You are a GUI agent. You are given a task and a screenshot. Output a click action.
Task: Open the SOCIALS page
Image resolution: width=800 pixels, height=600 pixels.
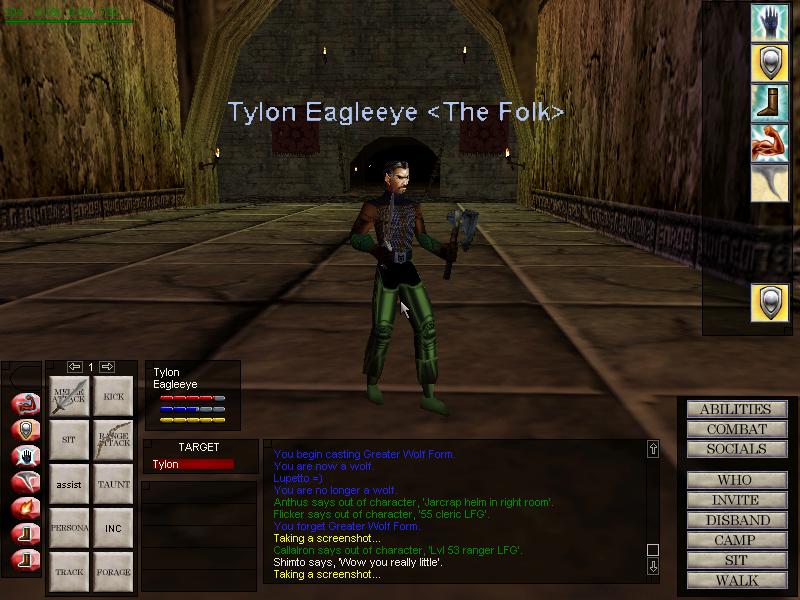pos(735,449)
